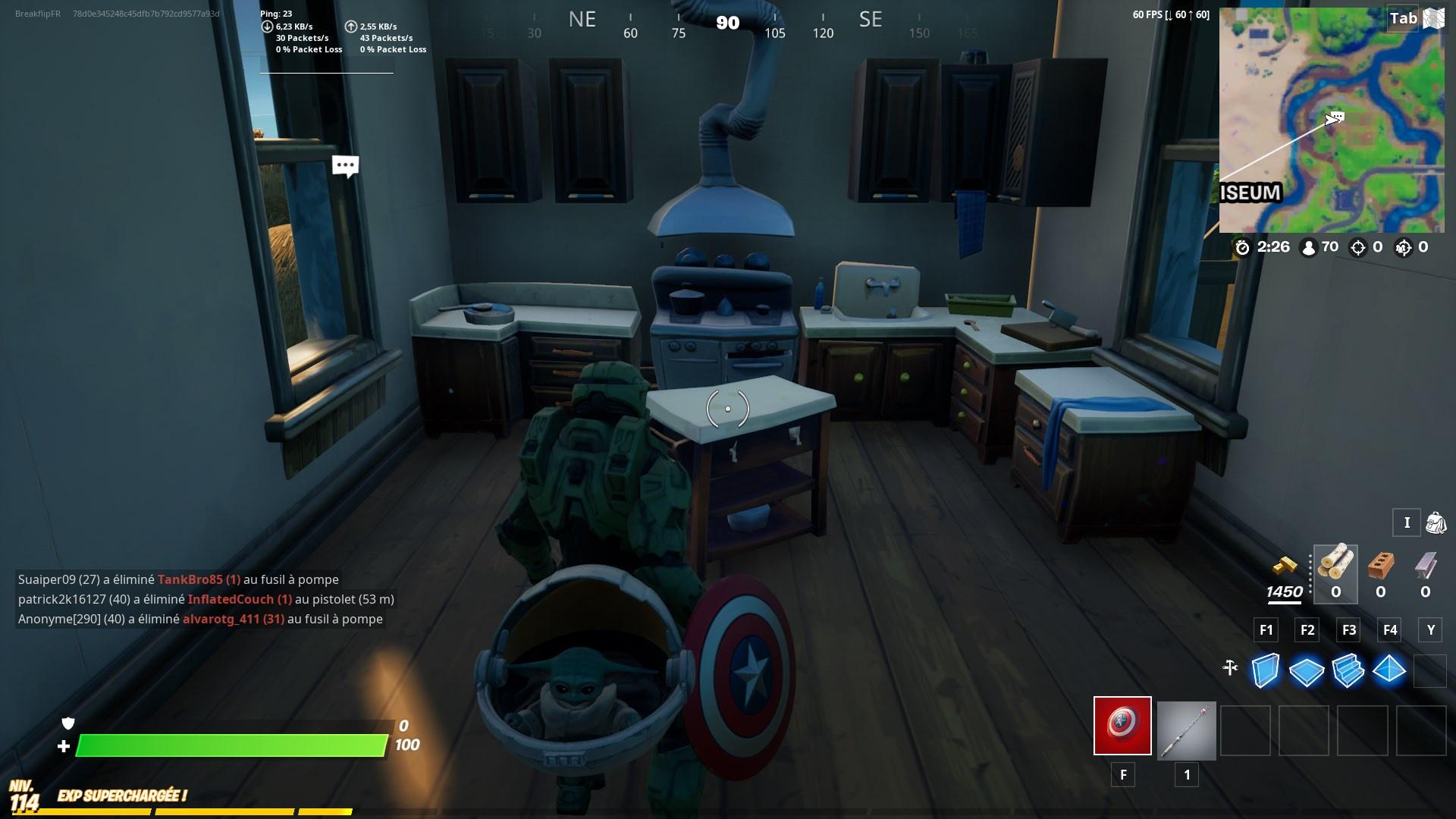Switch to the Y edit slot tab
The height and width of the screenshot is (819, 1456).
(x=1429, y=629)
